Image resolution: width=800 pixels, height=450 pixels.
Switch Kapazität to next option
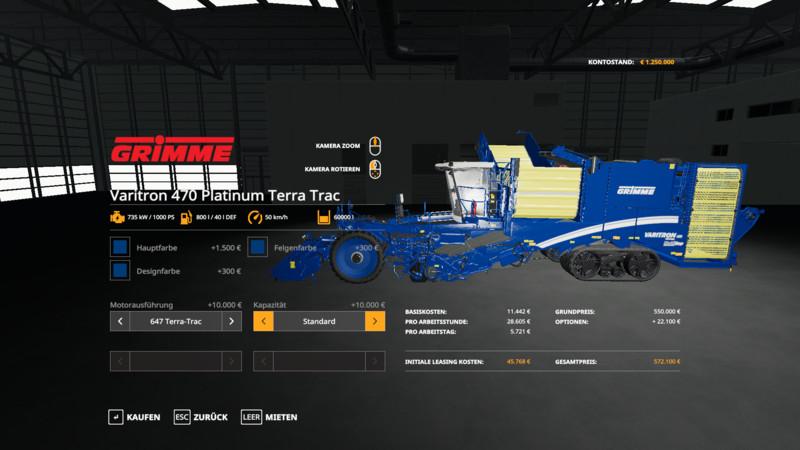click(x=375, y=321)
